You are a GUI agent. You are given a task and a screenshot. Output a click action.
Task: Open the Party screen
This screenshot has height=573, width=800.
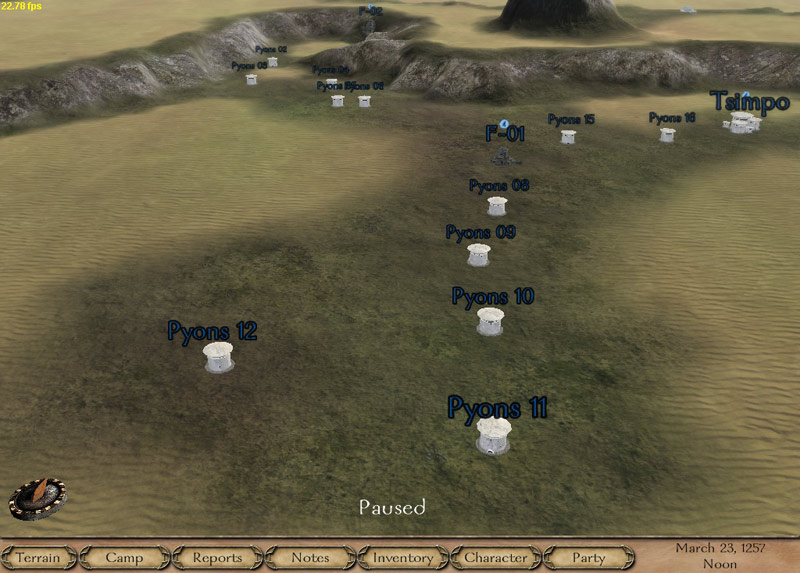[x=589, y=557]
